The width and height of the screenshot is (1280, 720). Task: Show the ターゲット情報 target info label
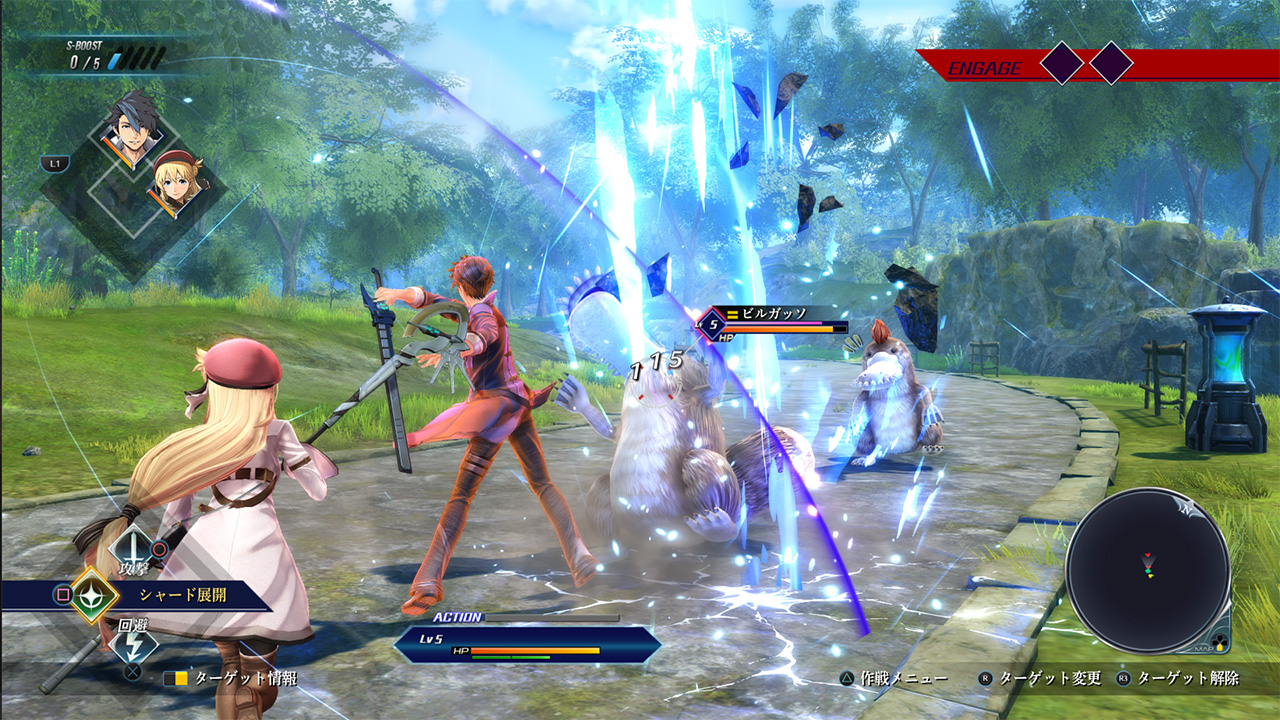pyautogui.click(x=245, y=678)
